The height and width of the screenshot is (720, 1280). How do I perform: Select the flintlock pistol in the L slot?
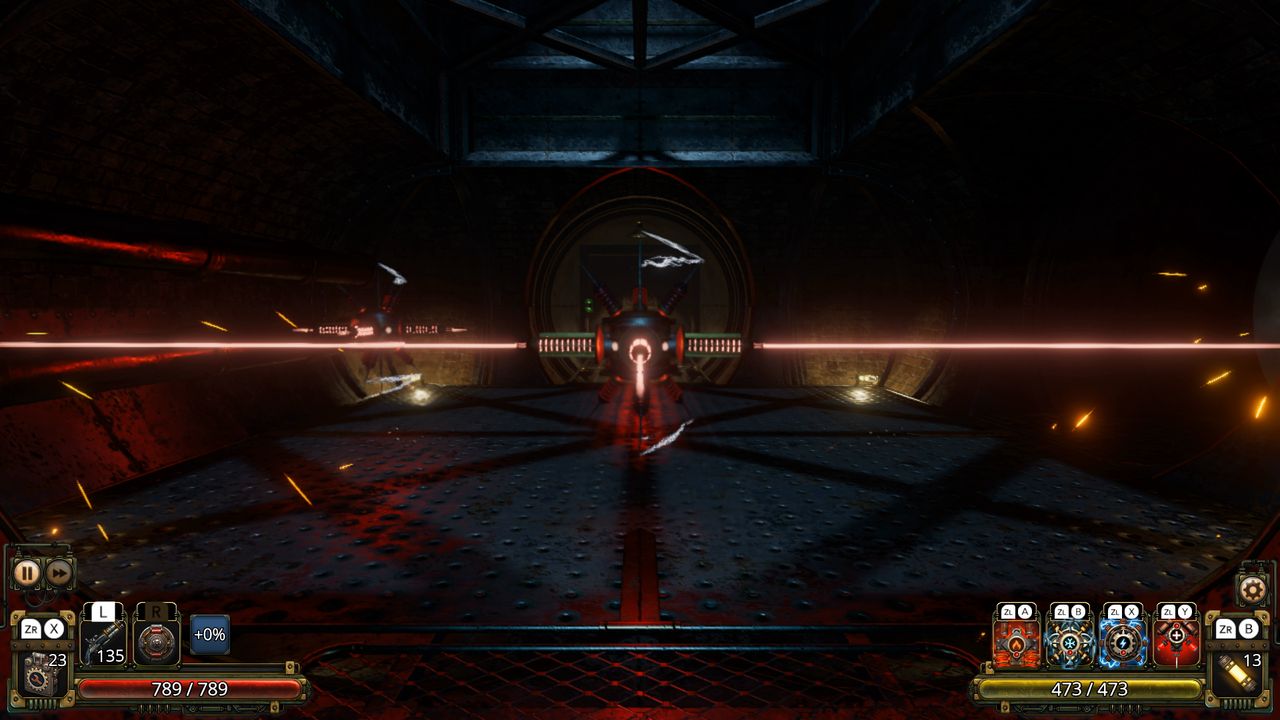click(x=105, y=638)
